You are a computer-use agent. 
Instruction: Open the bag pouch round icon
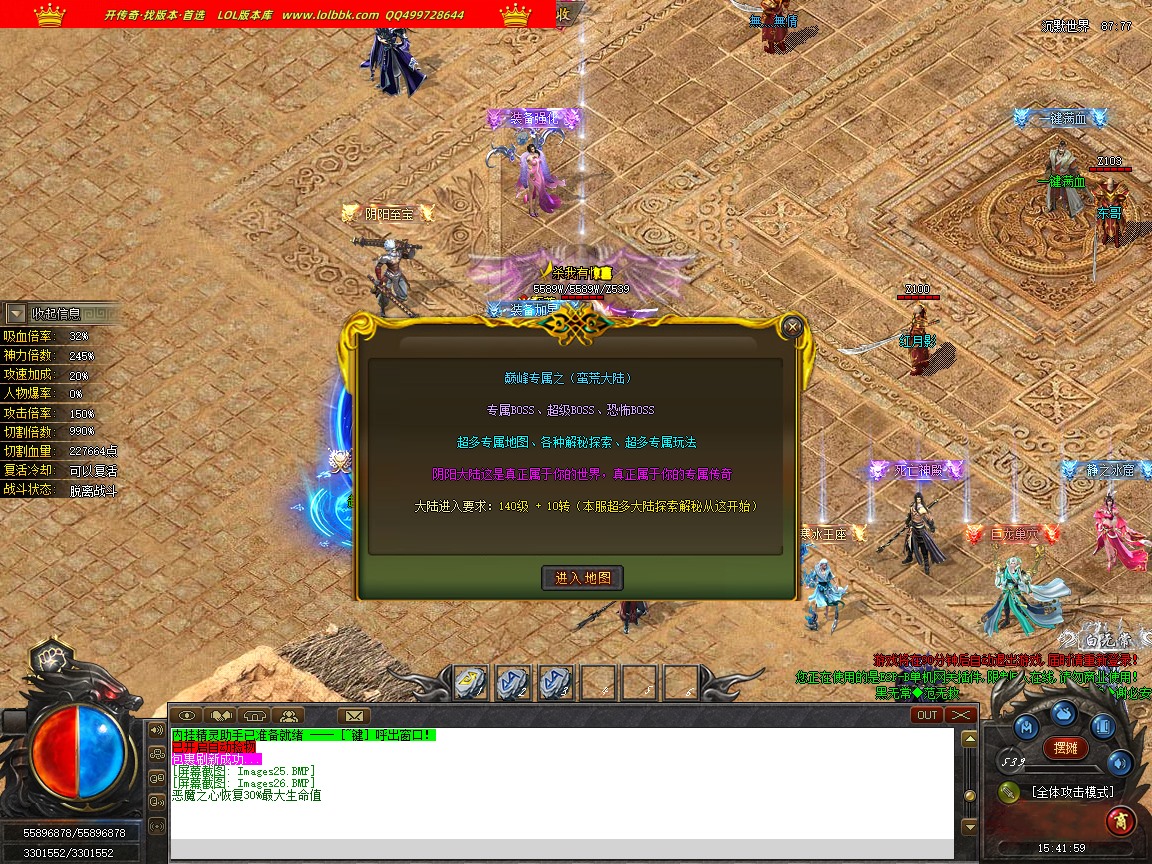[x=1063, y=713]
